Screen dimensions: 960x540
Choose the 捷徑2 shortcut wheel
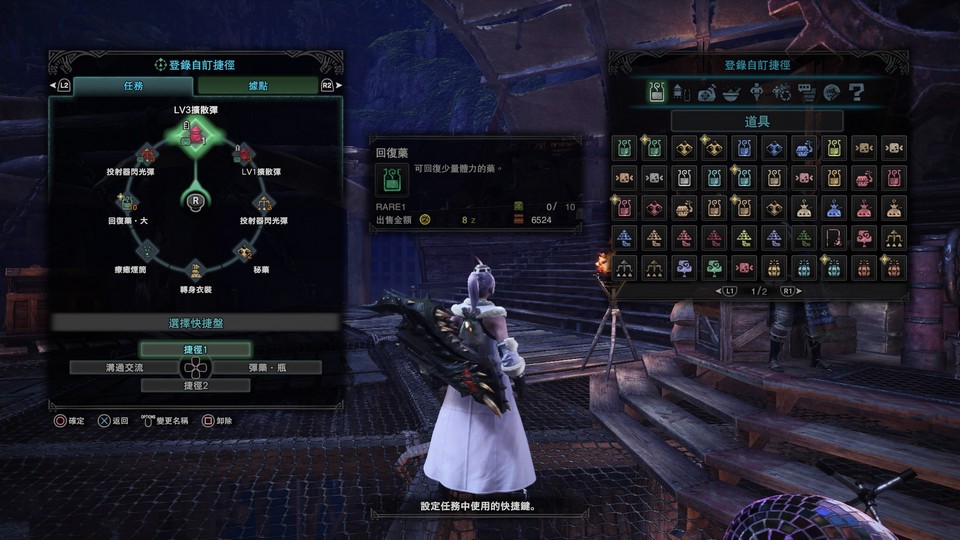coord(195,385)
